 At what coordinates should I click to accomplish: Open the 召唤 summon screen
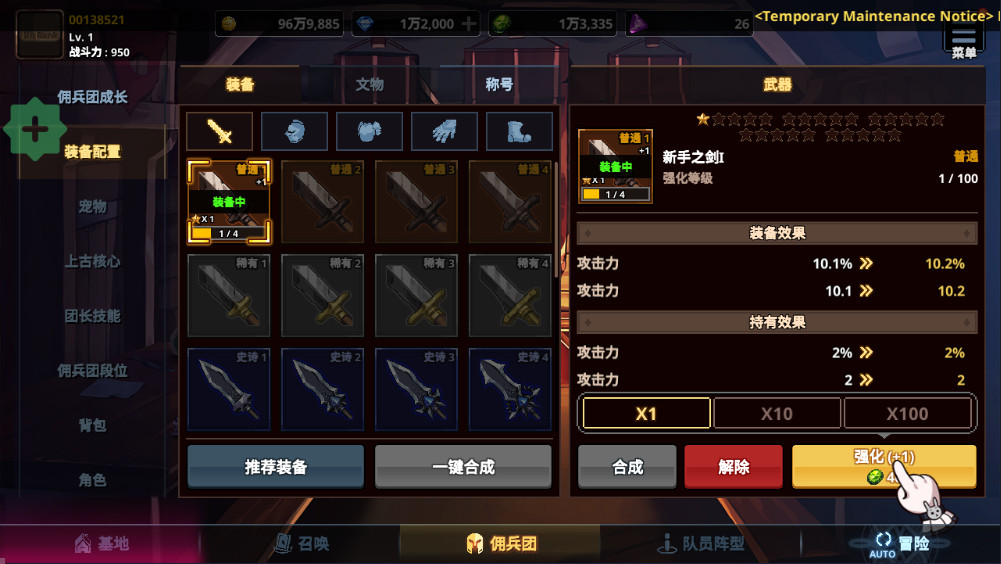pos(301,544)
